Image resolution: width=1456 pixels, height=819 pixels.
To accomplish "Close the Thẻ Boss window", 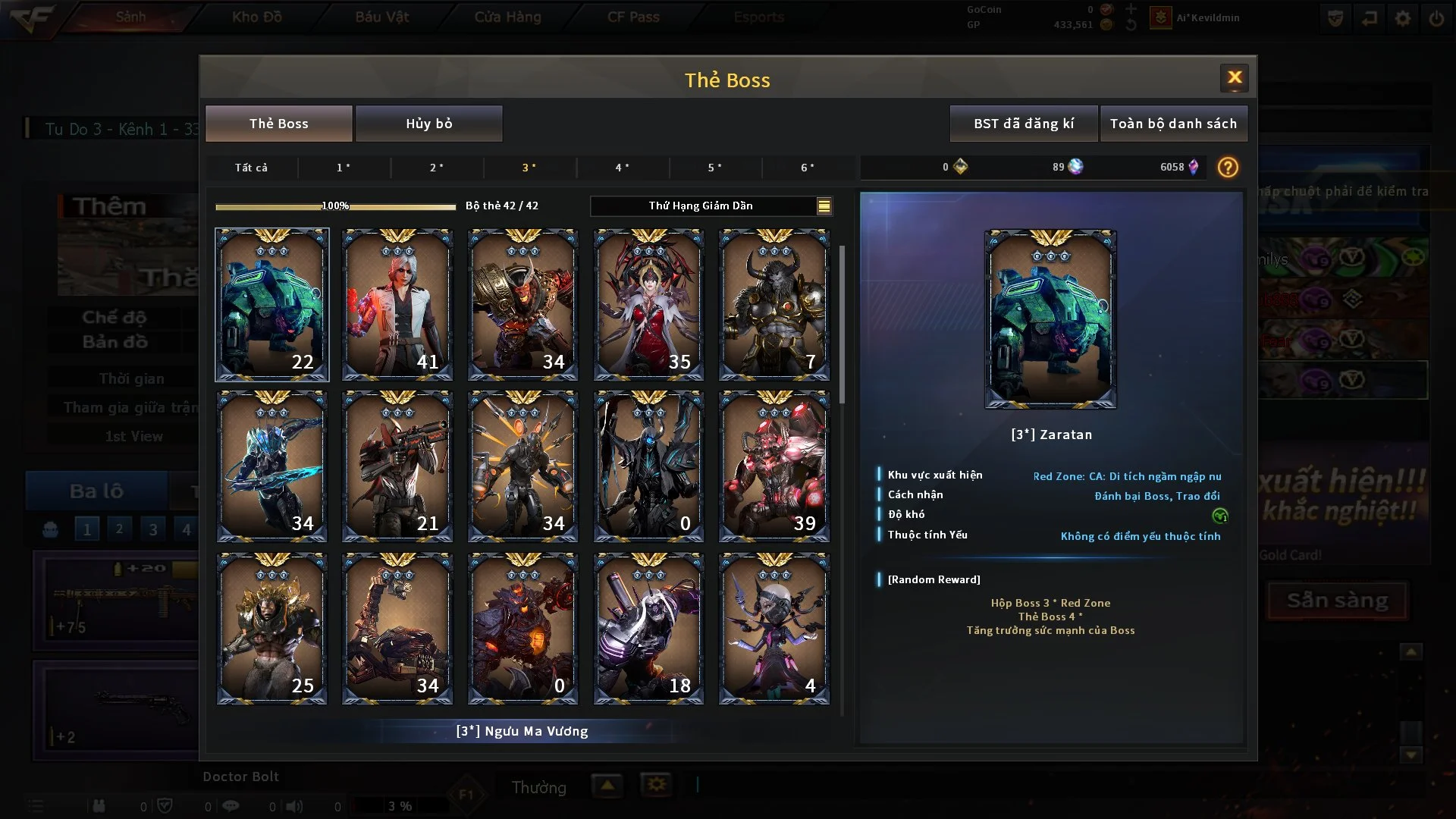I will [1234, 77].
